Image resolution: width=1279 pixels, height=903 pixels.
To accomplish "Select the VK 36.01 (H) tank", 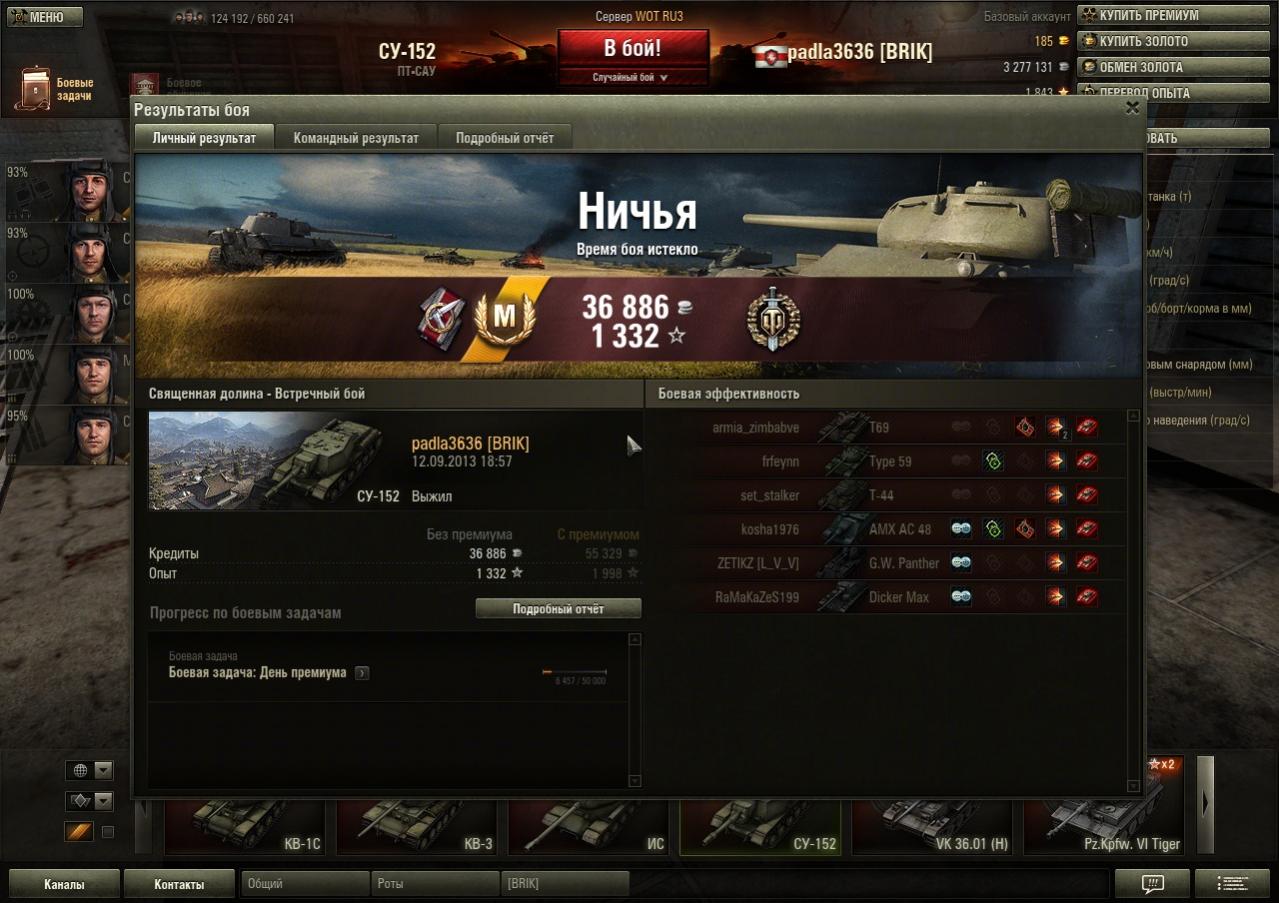I will coord(932,827).
